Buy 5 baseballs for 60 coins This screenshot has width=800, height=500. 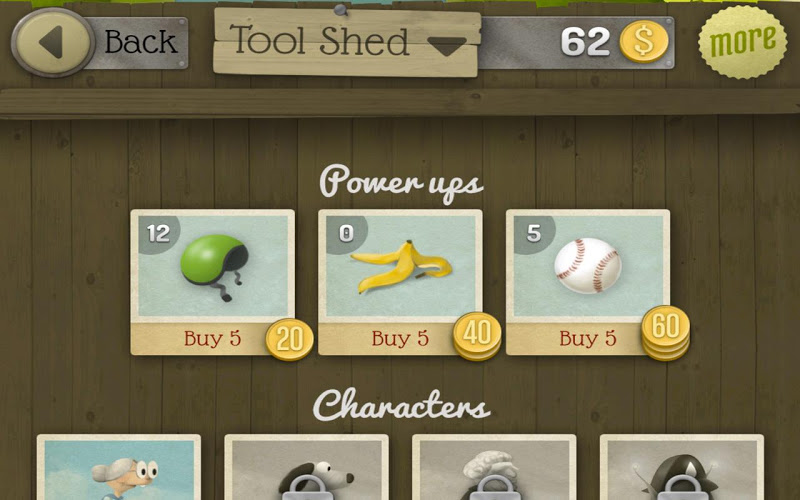(588, 339)
